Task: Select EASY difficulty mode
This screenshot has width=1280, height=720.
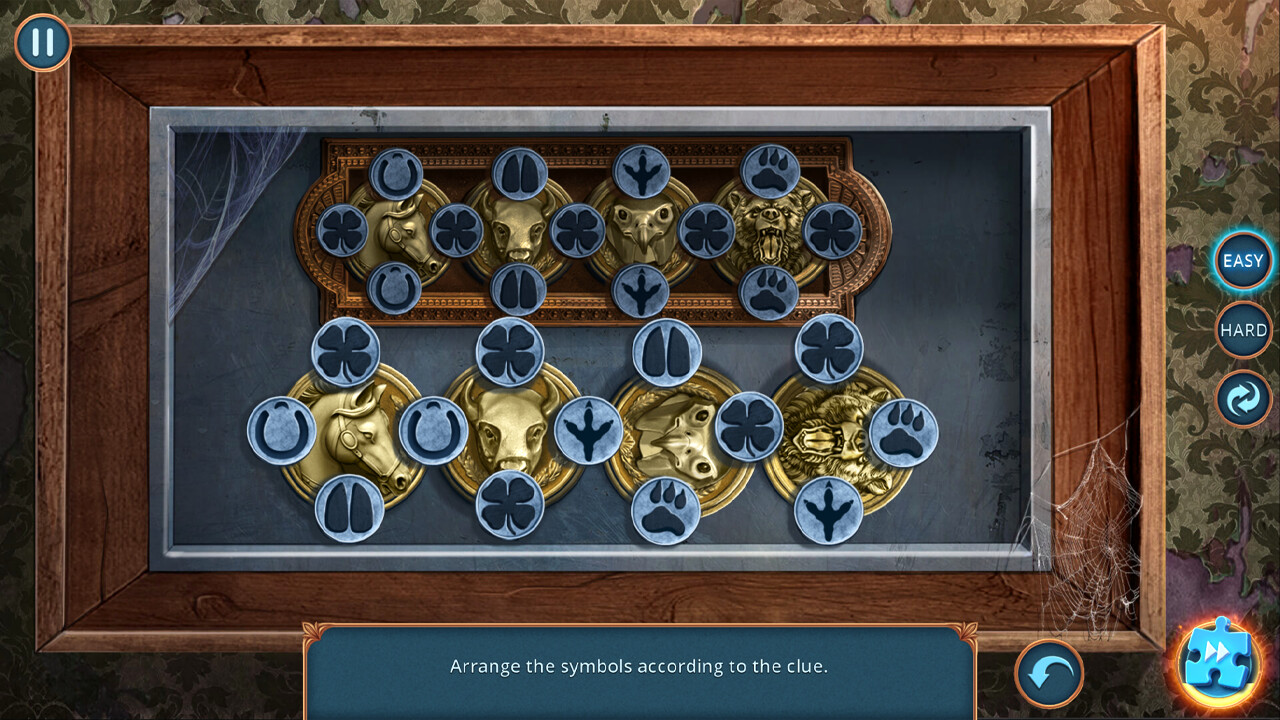Action: [x=1243, y=261]
